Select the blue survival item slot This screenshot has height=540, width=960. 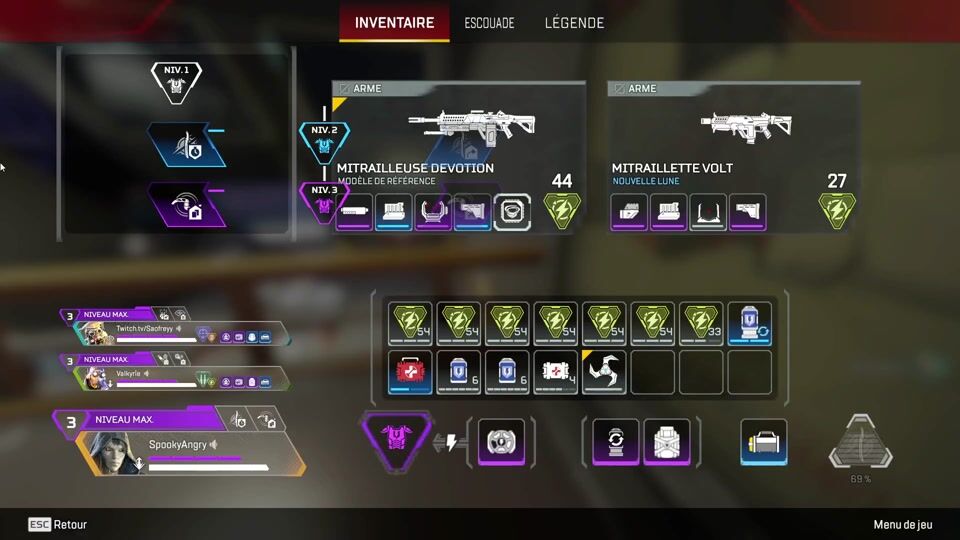coord(764,441)
